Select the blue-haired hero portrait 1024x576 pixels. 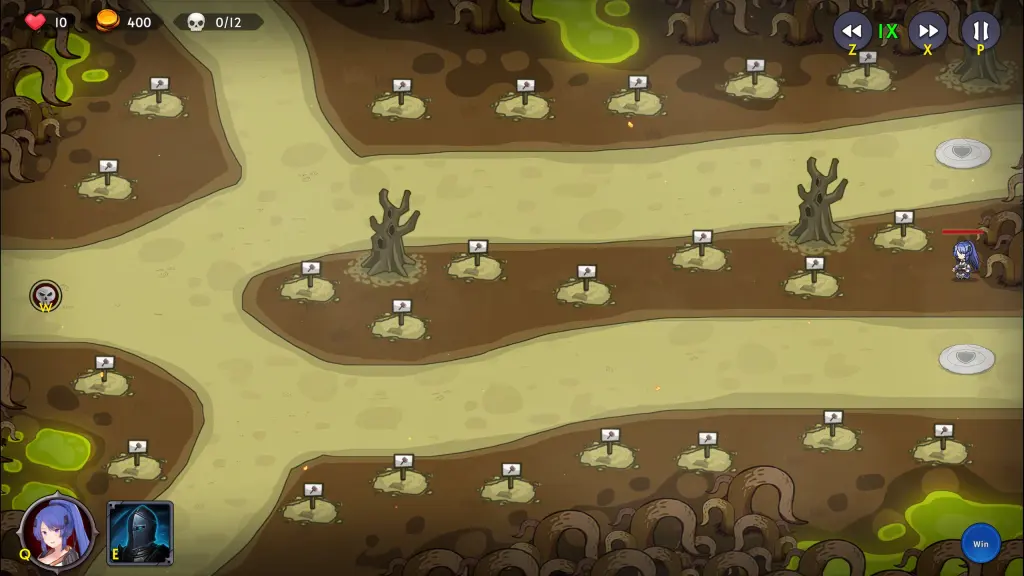59,532
